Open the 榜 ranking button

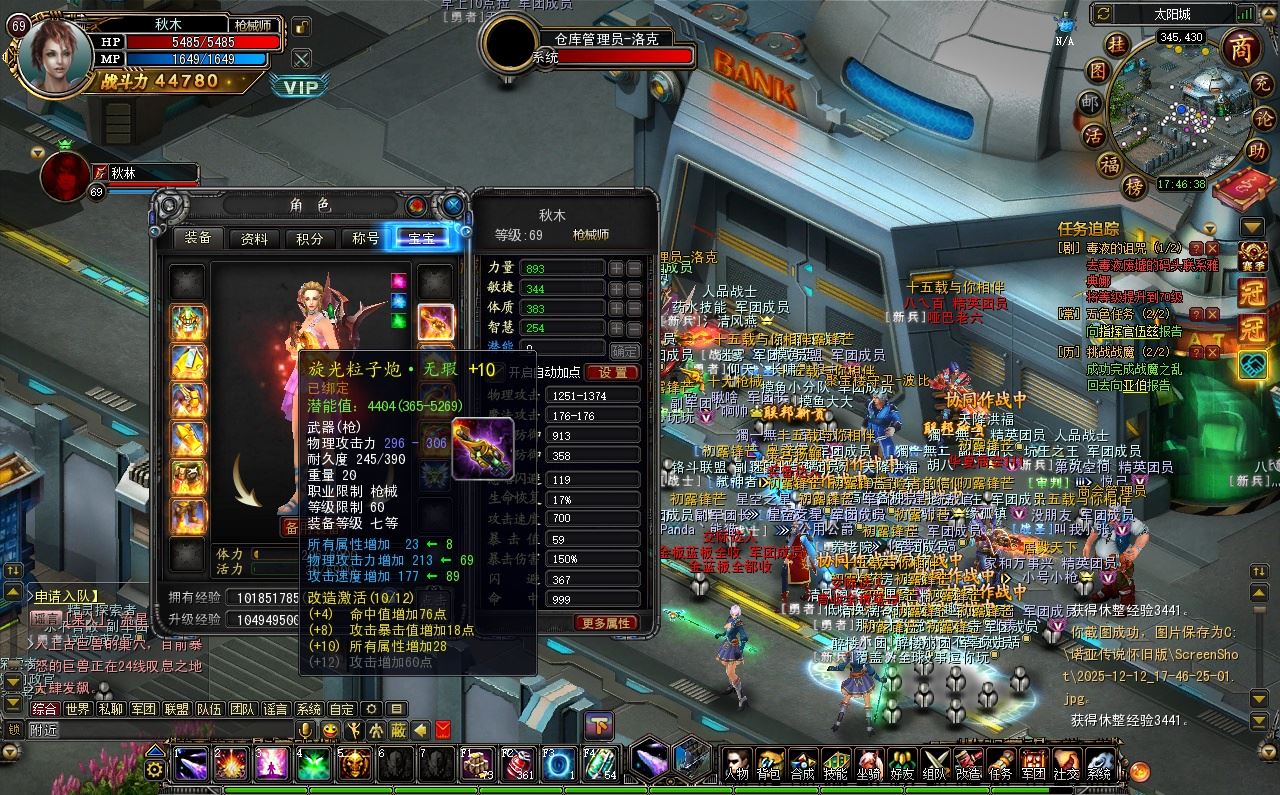tap(1133, 186)
